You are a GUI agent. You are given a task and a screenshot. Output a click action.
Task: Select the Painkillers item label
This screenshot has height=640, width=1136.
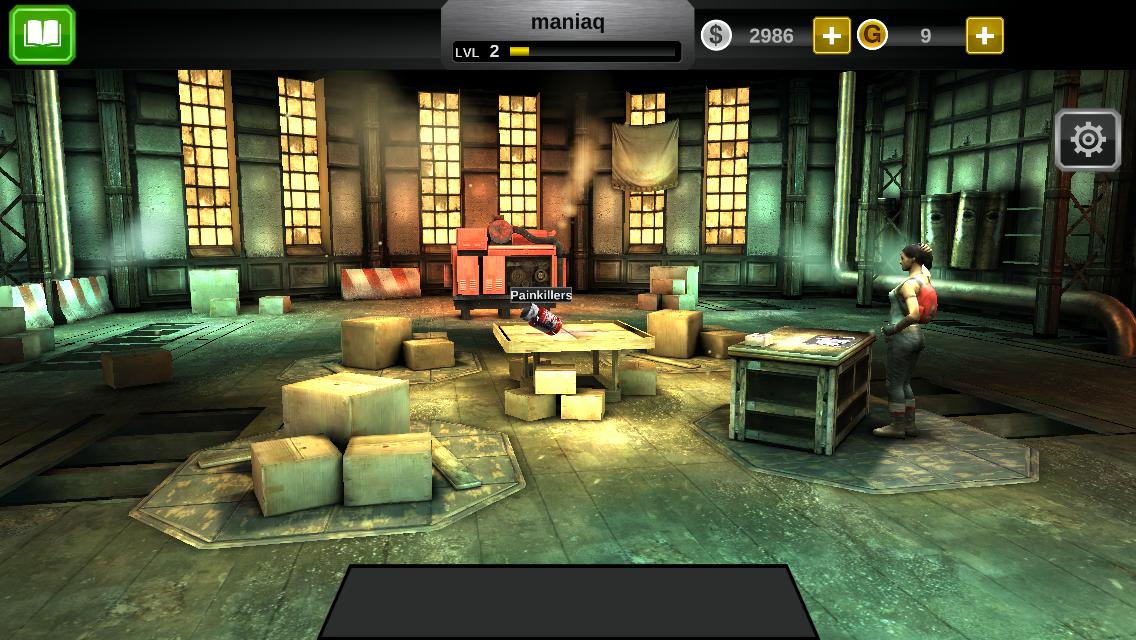(x=541, y=295)
